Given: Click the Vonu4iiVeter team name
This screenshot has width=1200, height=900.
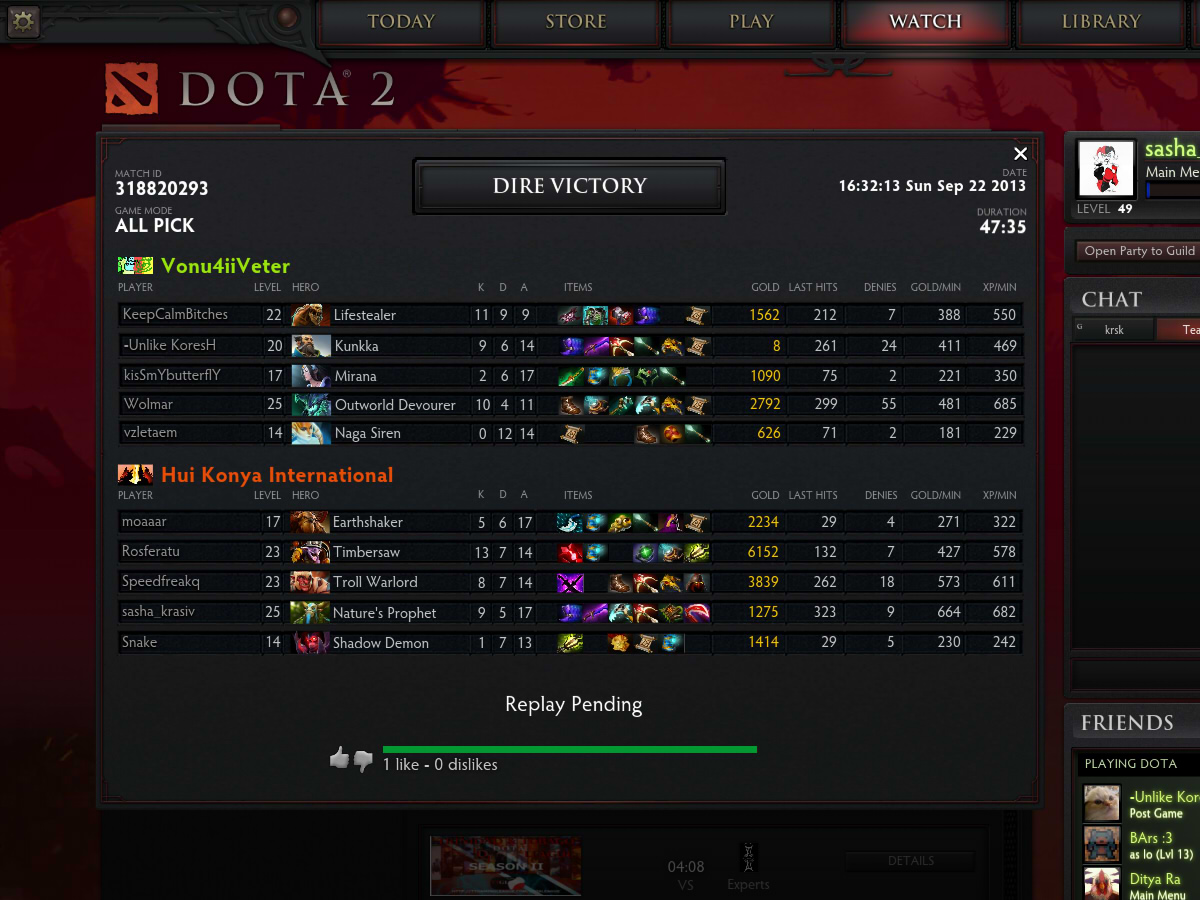Looking at the screenshot, I should click(225, 266).
